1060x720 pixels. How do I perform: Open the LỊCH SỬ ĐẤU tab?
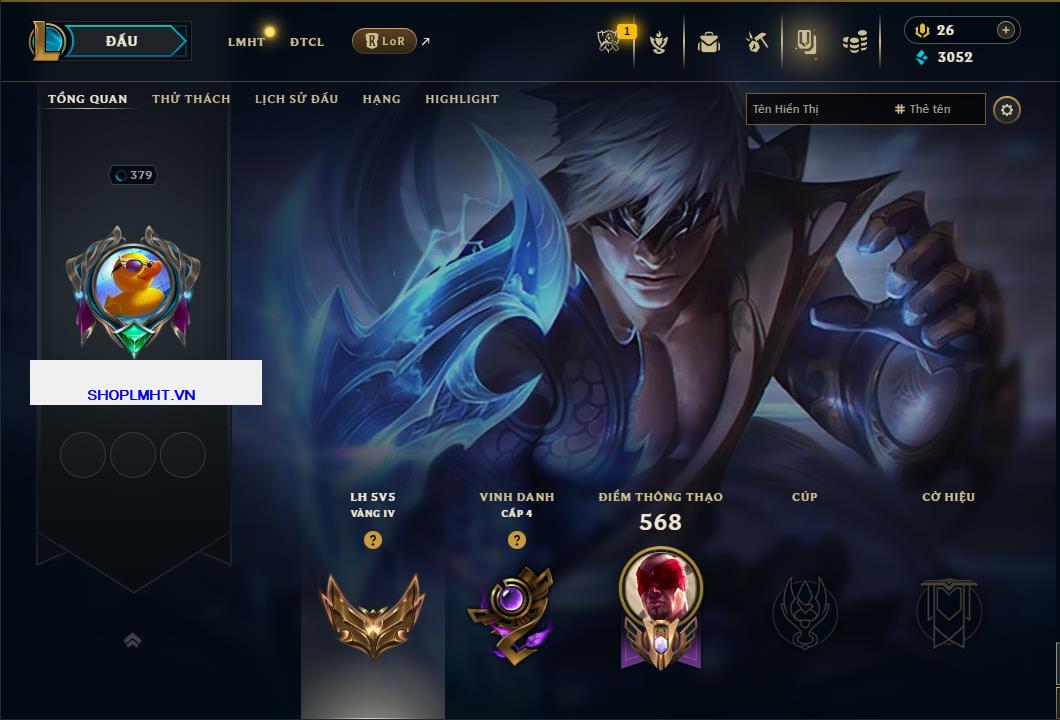pyautogui.click(x=296, y=99)
